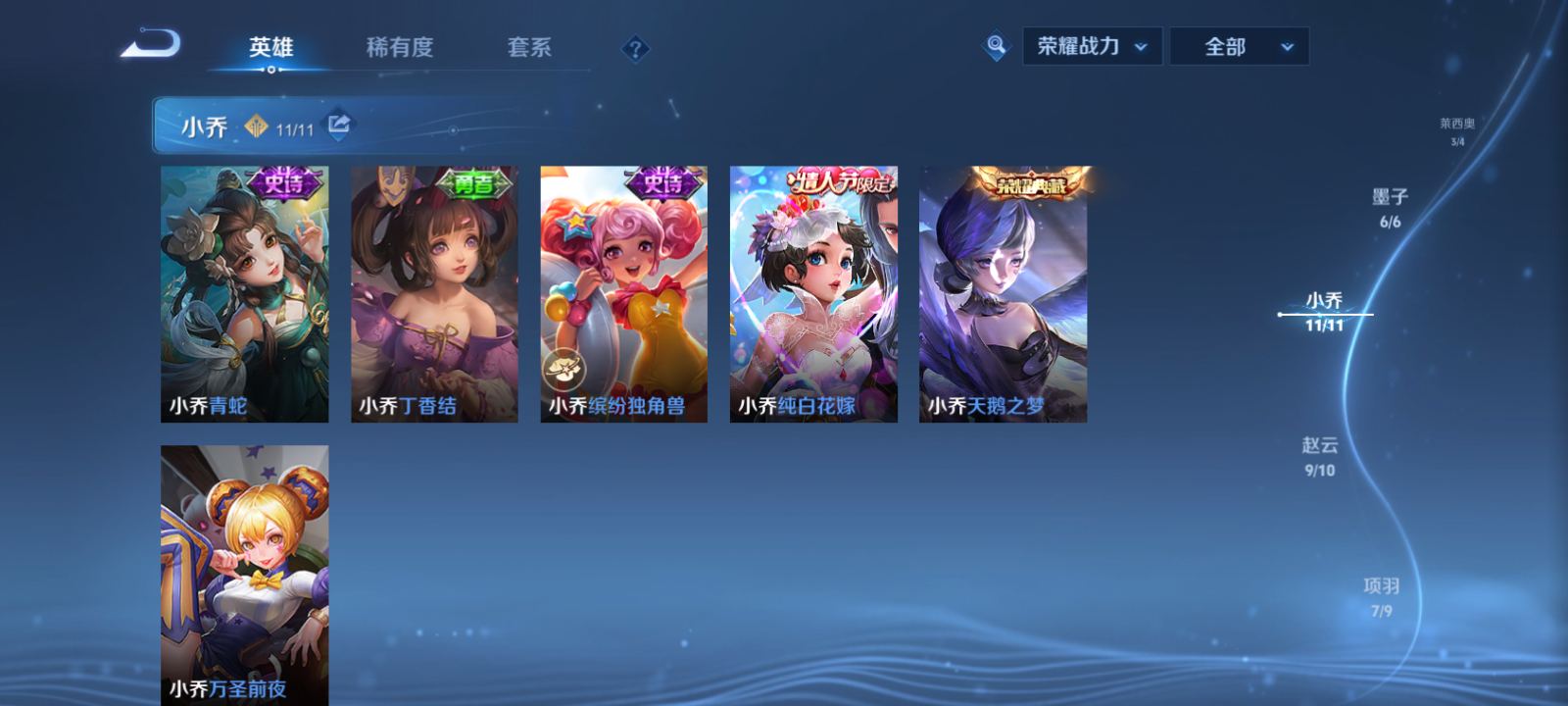Select the 英雄 tab

point(270,46)
